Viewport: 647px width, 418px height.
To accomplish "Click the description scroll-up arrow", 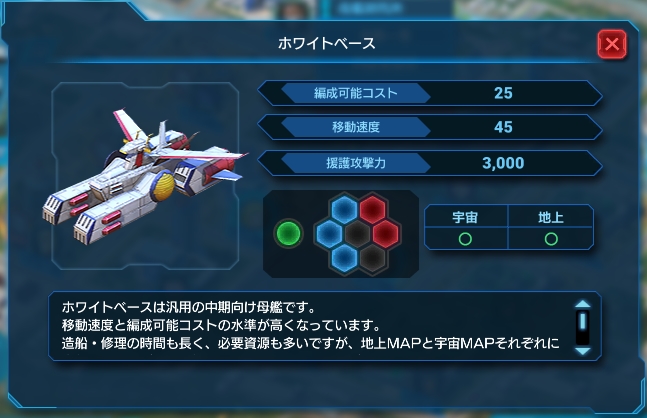I will coord(581,307).
